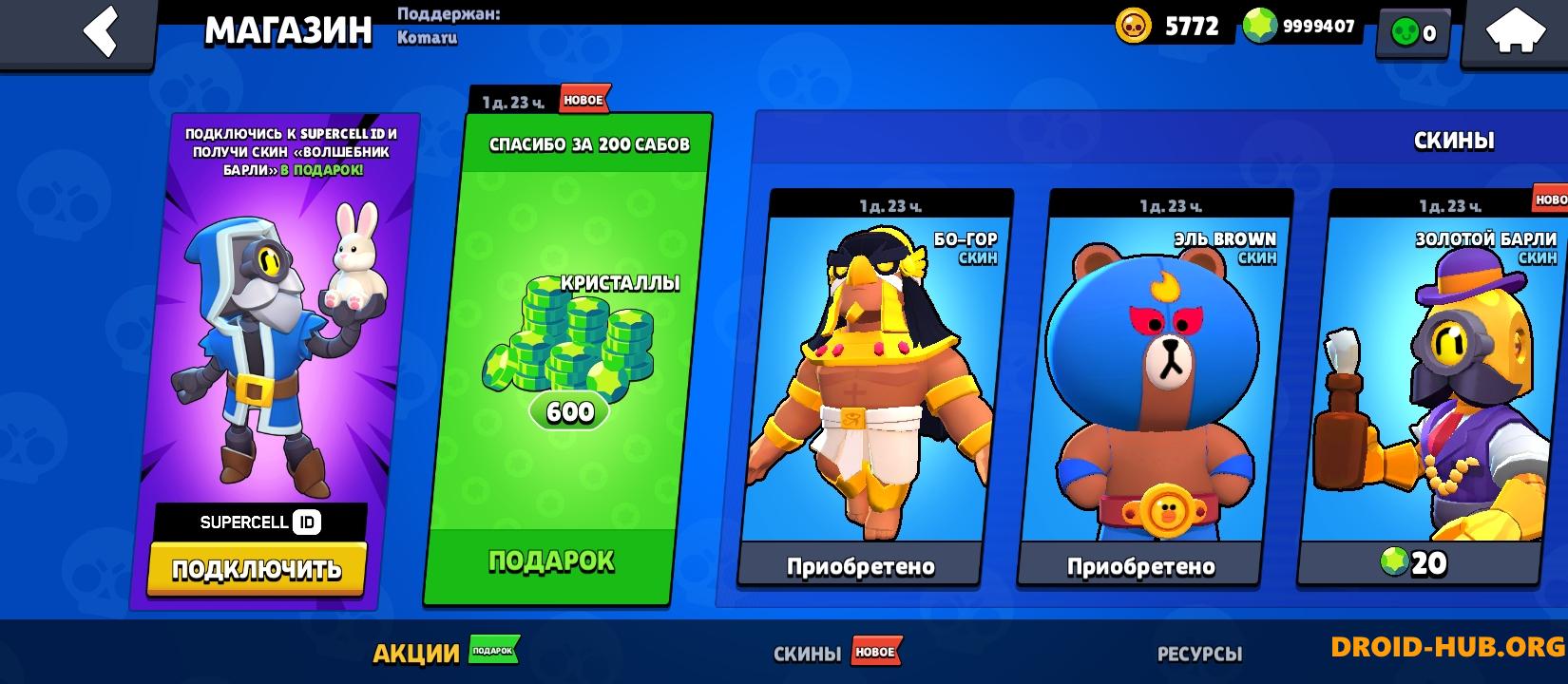Switch to the СКИНЫ tab with НОВОЕ badge

(x=803, y=654)
